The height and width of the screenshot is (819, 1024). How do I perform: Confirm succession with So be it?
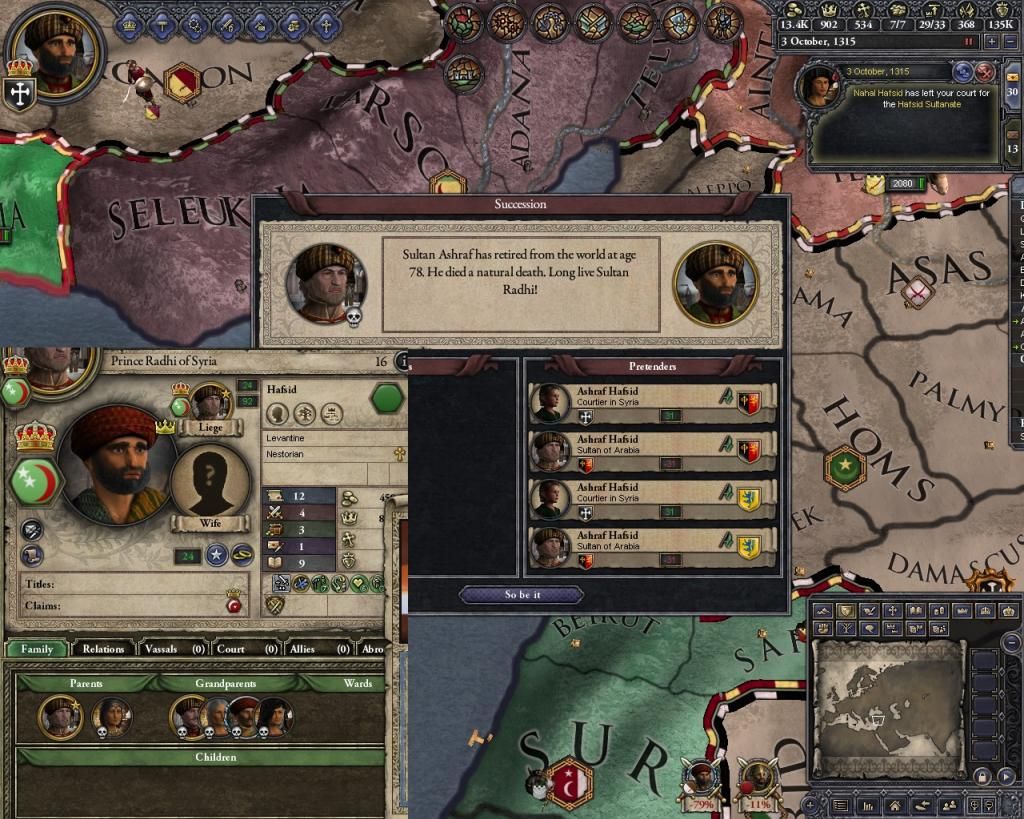pyautogui.click(x=520, y=595)
